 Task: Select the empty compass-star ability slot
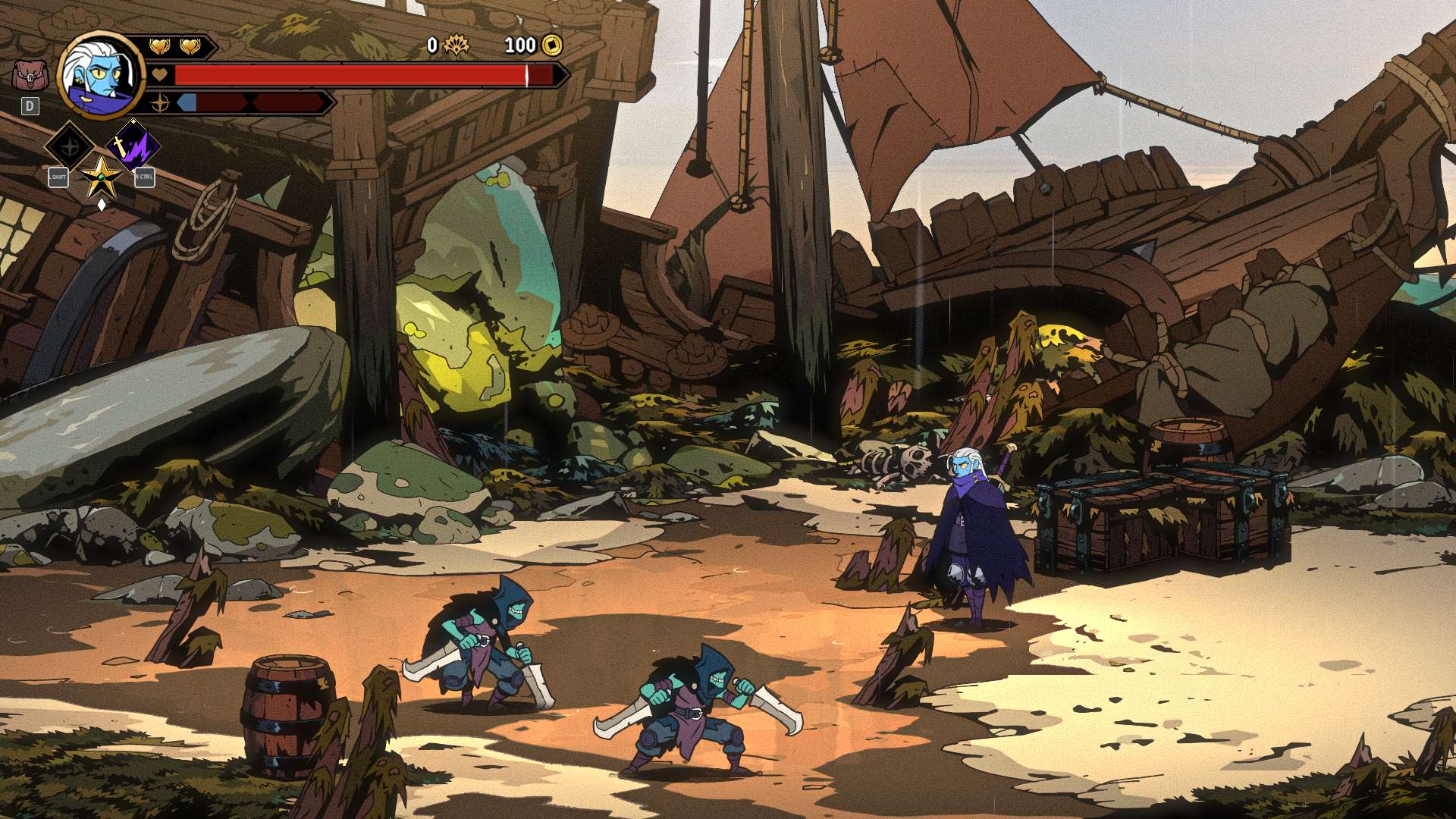tap(70, 146)
